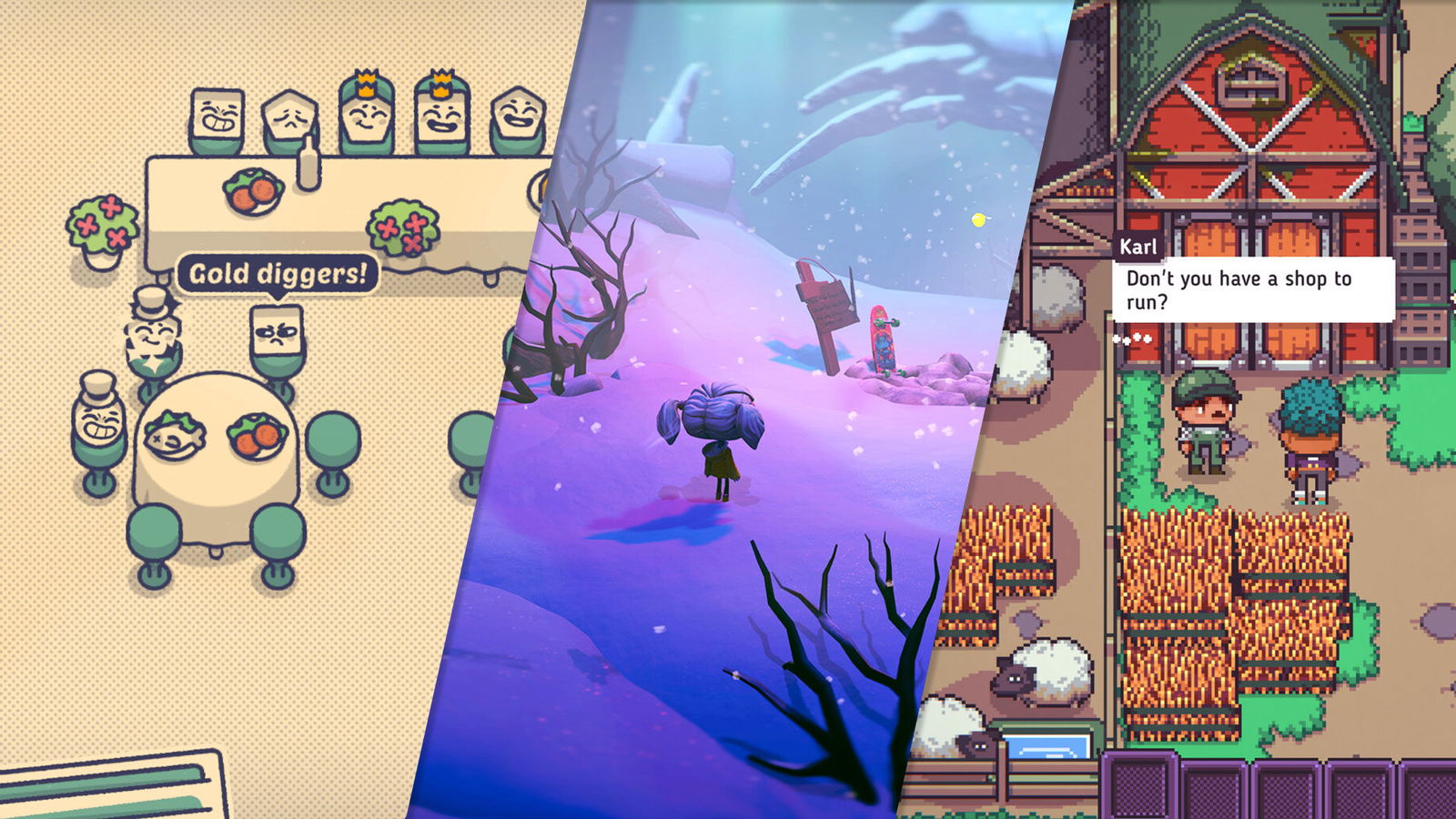
Task: Click the glowing yellow orb in the snowy sky
Action: pyautogui.click(x=978, y=218)
